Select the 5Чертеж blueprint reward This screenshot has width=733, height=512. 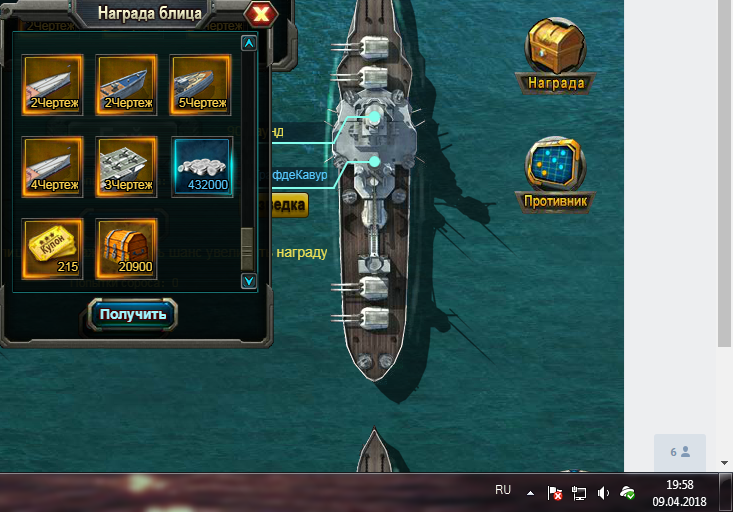pos(201,84)
